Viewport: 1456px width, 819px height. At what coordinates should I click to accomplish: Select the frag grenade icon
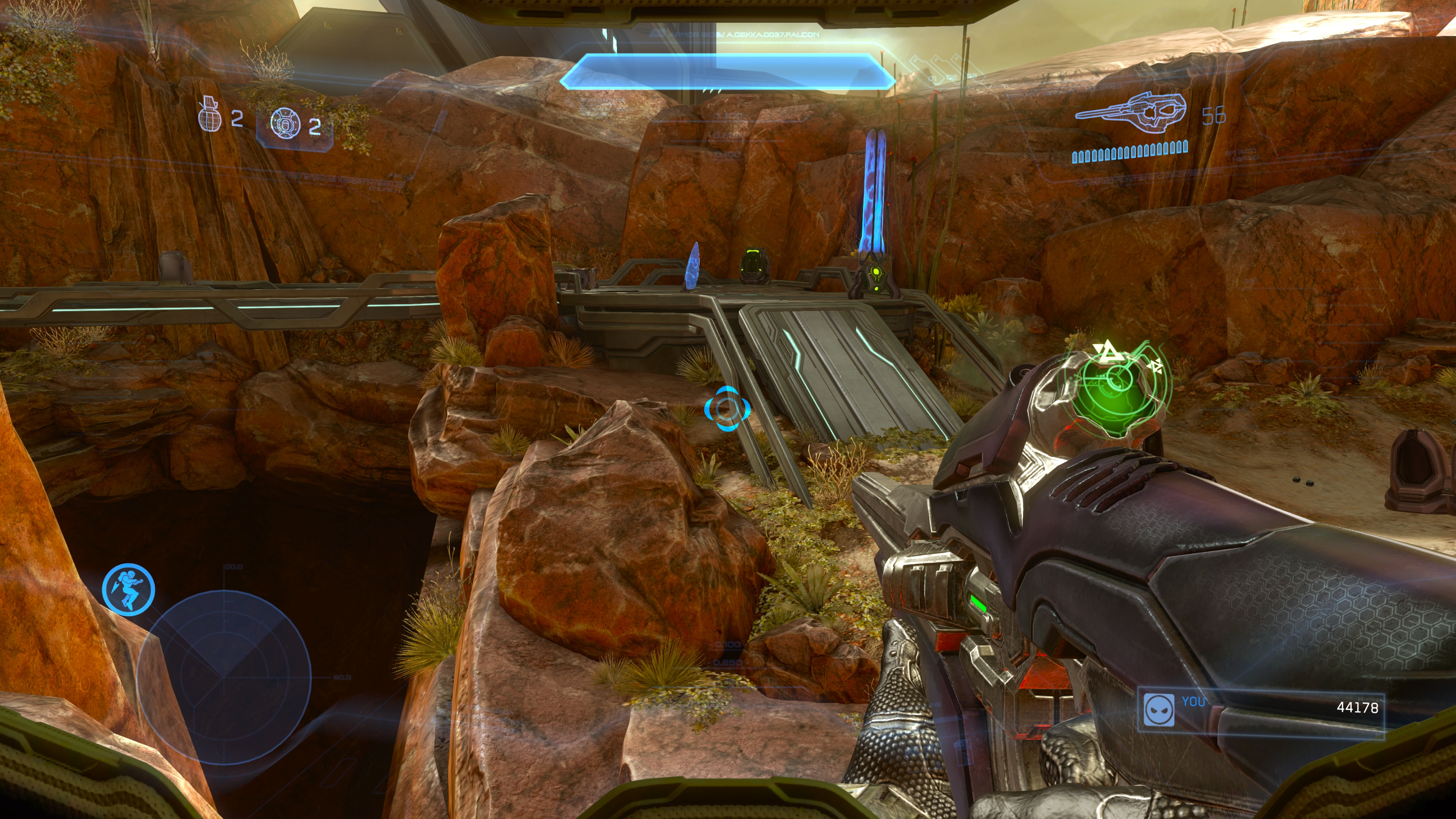coord(209,115)
